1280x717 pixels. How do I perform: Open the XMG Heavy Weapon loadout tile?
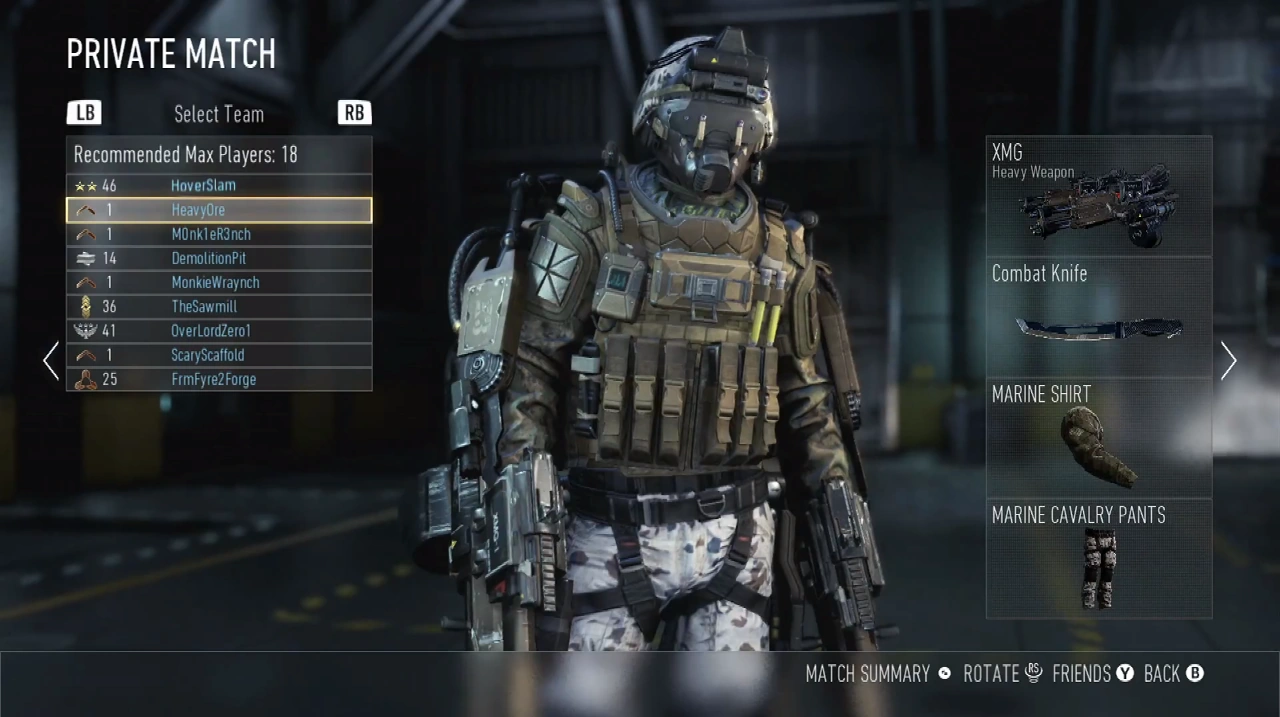coord(1098,196)
